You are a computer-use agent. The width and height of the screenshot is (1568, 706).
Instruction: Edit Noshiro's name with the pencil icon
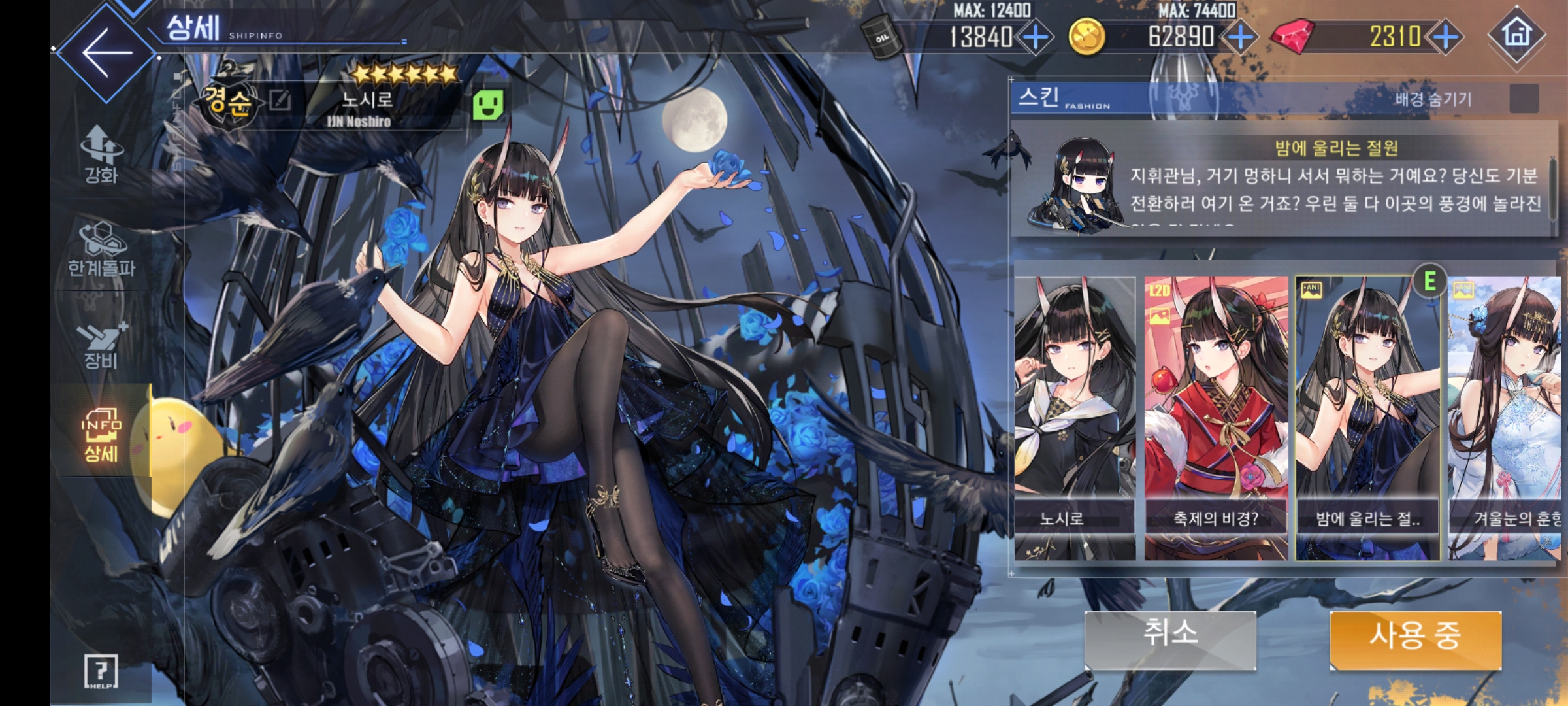coord(280,101)
